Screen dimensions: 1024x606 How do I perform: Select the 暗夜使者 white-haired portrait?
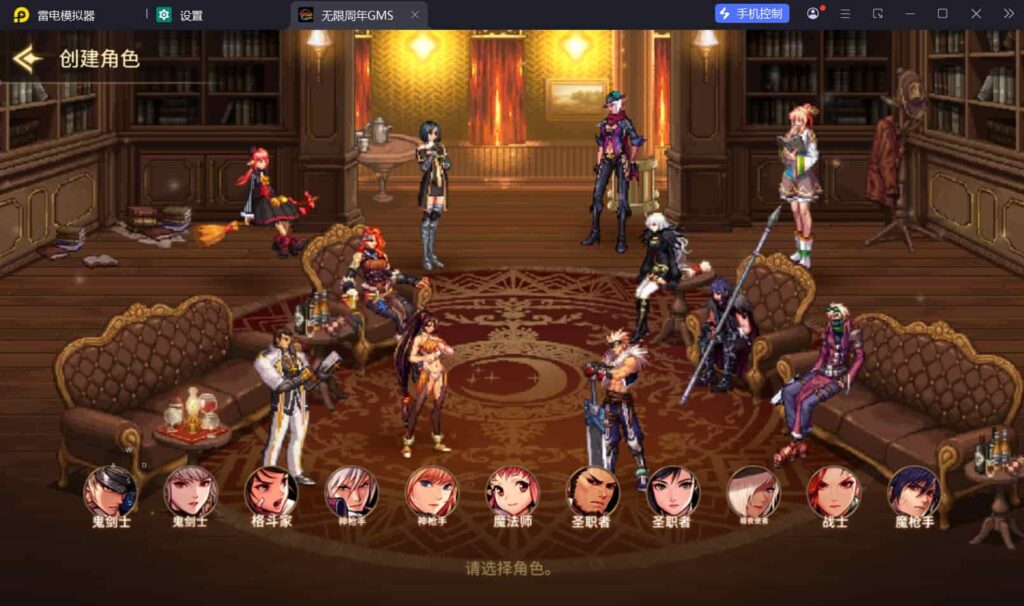coord(753,492)
